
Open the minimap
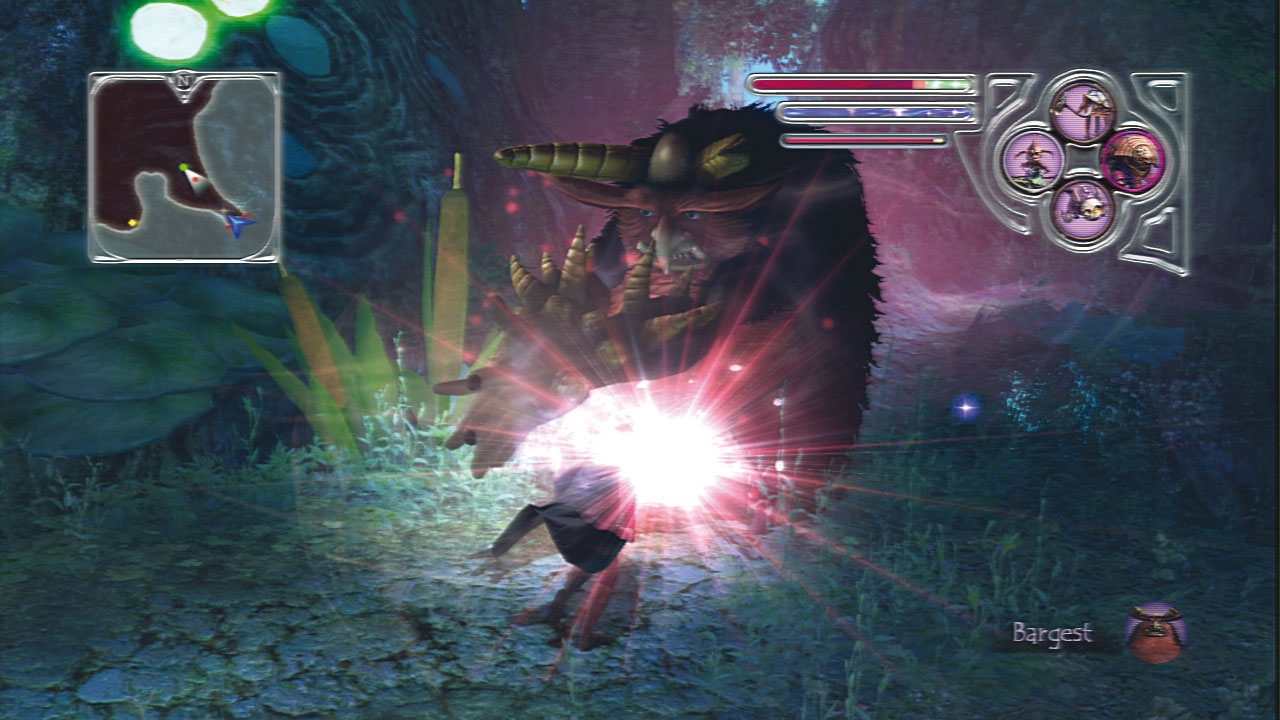(184, 167)
